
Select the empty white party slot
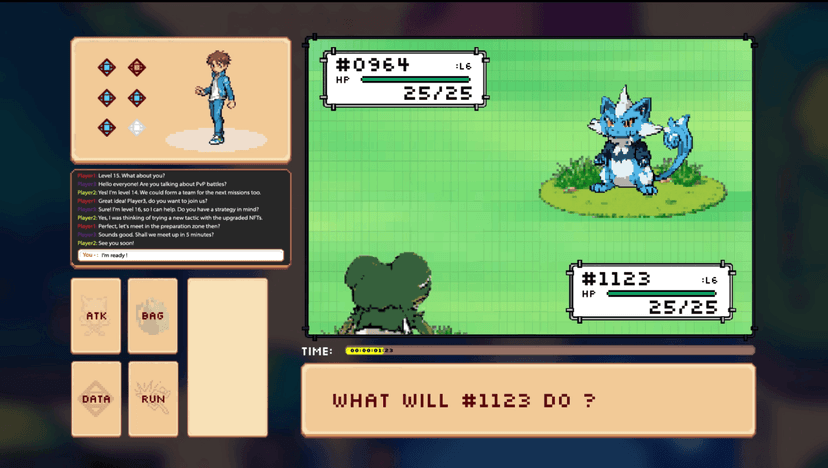coord(137,128)
